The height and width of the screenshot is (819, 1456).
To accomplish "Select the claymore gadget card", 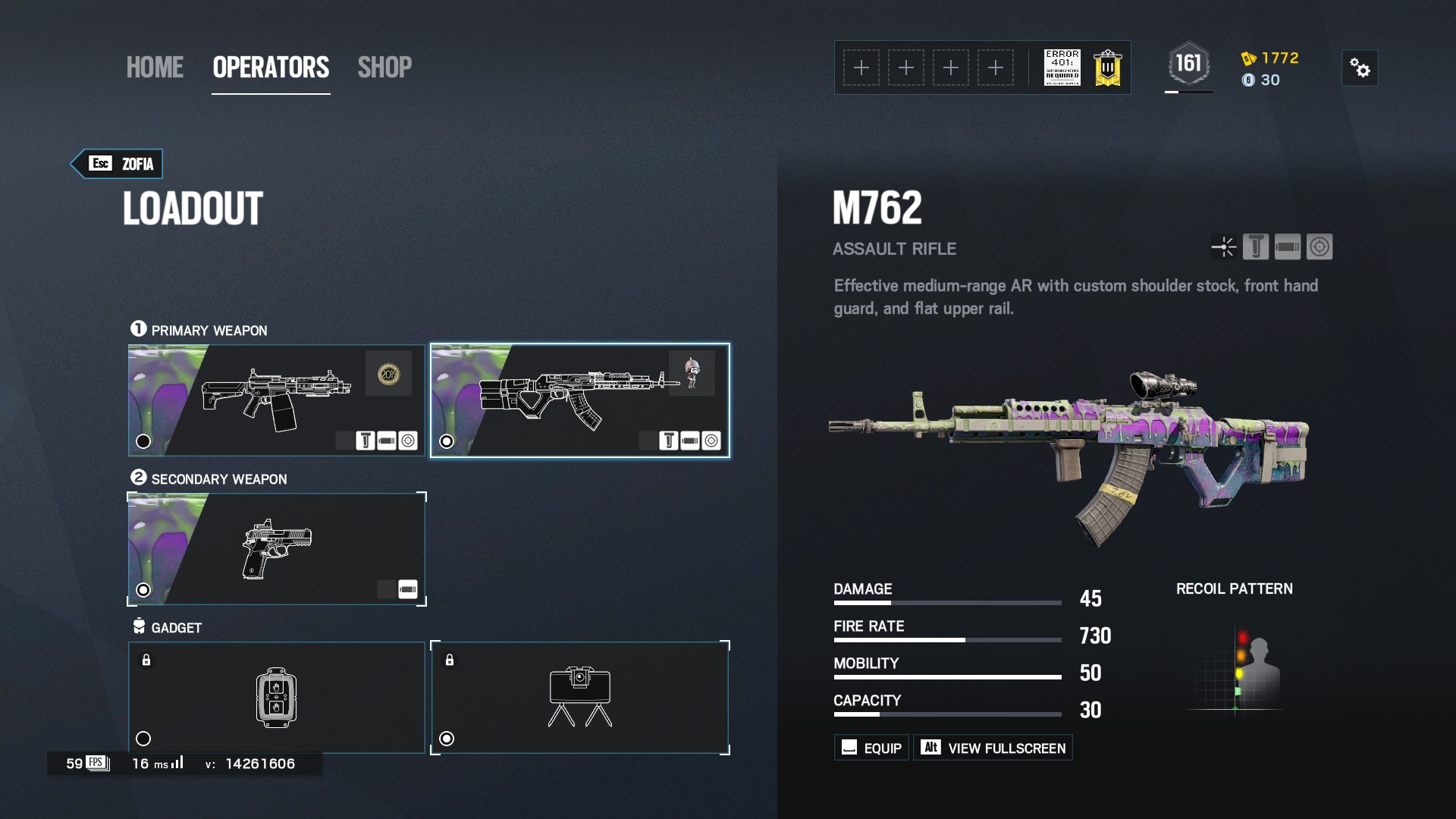I will [x=580, y=698].
